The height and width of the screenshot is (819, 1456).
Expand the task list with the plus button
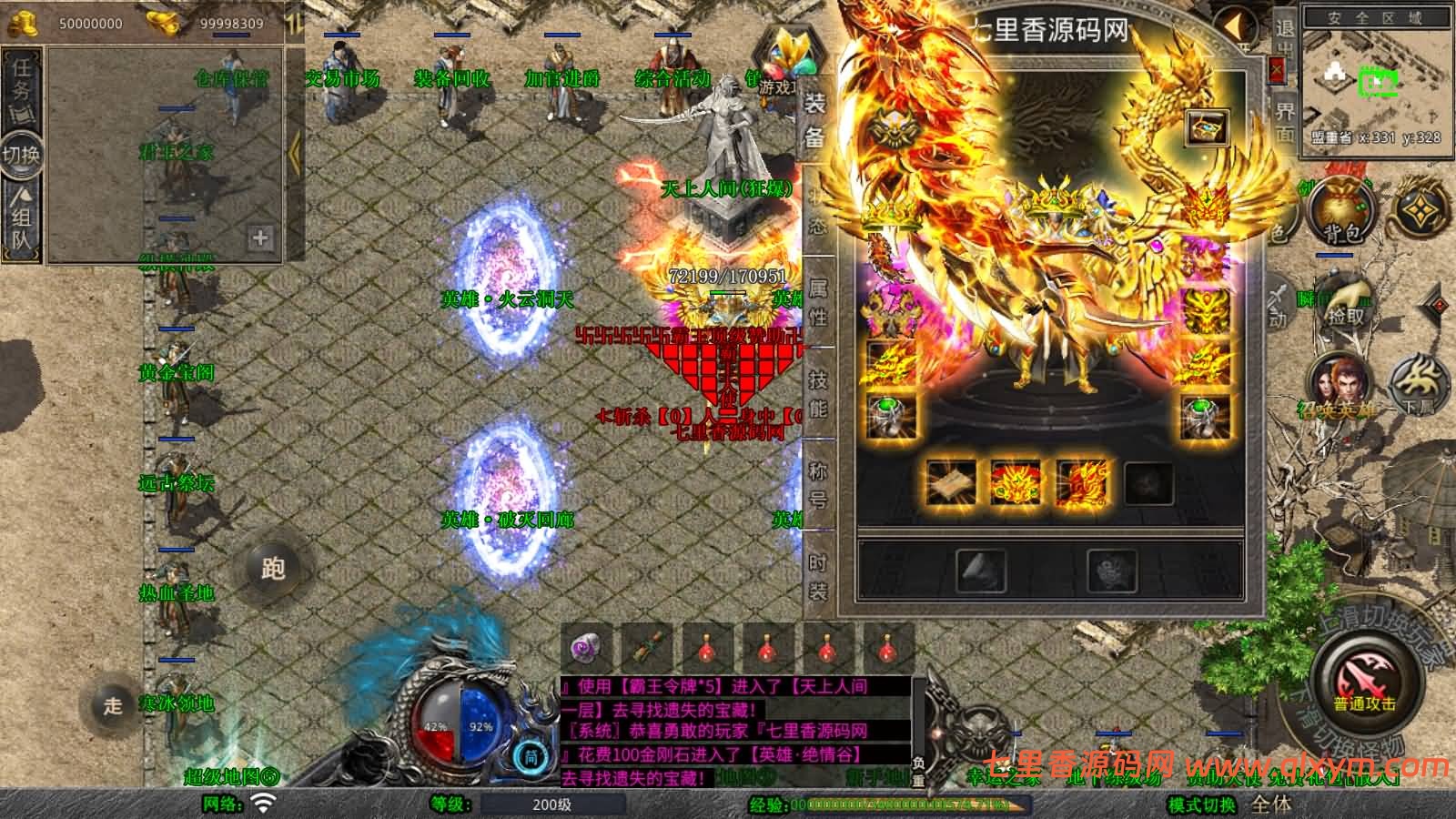[261, 238]
